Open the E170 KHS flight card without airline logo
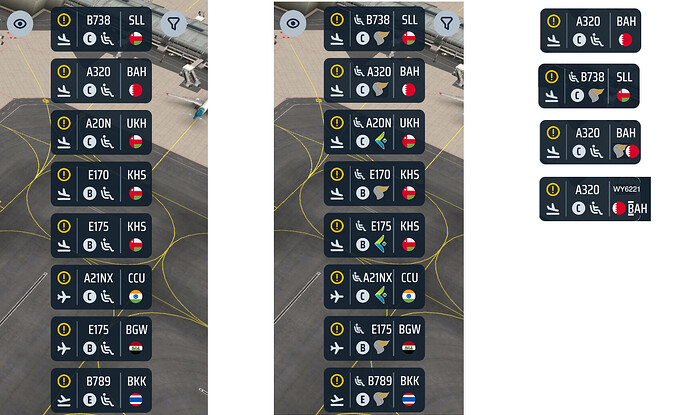Viewport: 690px width, 415px height. pyautogui.click(x=102, y=184)
